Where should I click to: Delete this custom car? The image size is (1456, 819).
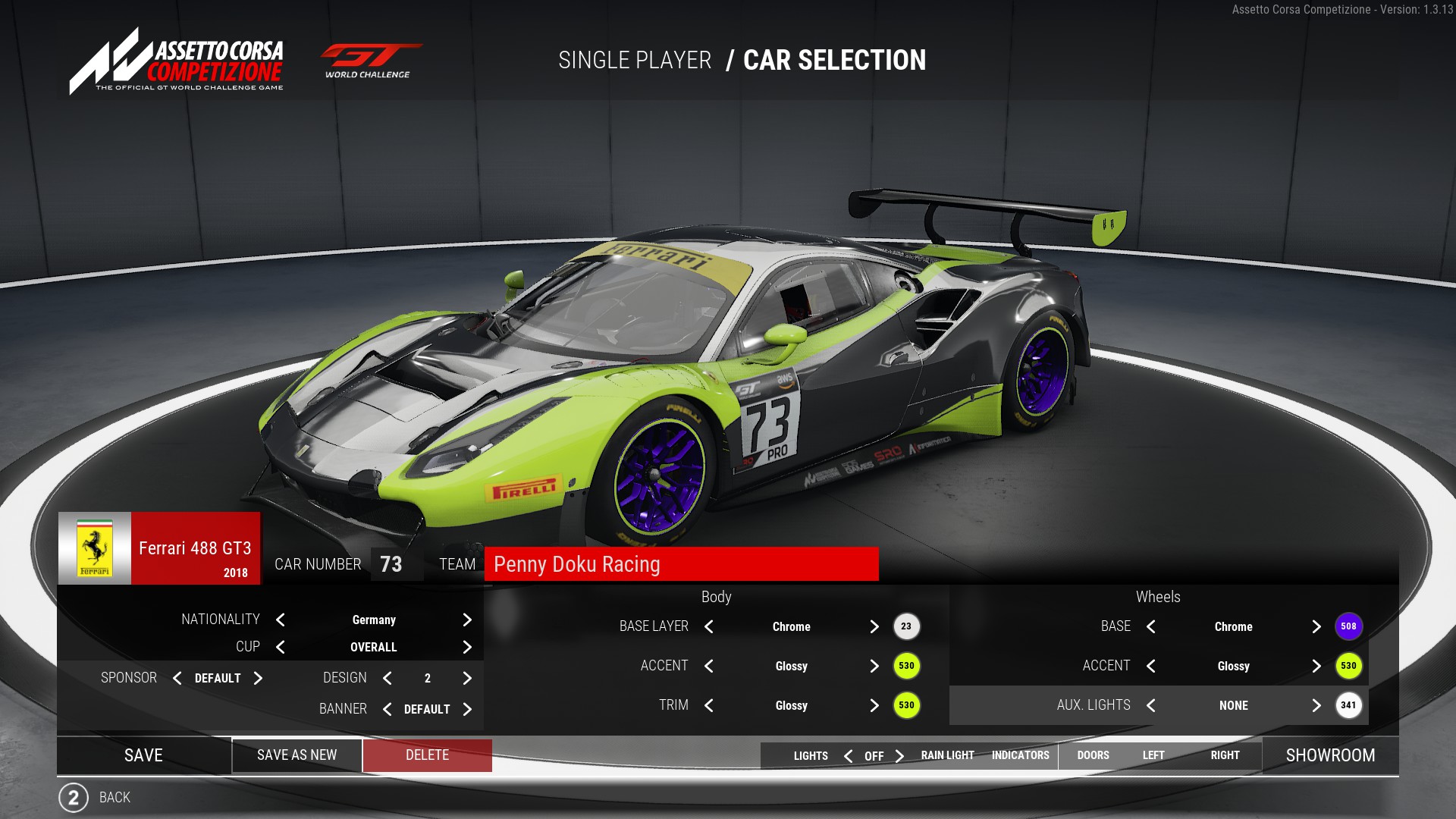click(x=427, y=755)
